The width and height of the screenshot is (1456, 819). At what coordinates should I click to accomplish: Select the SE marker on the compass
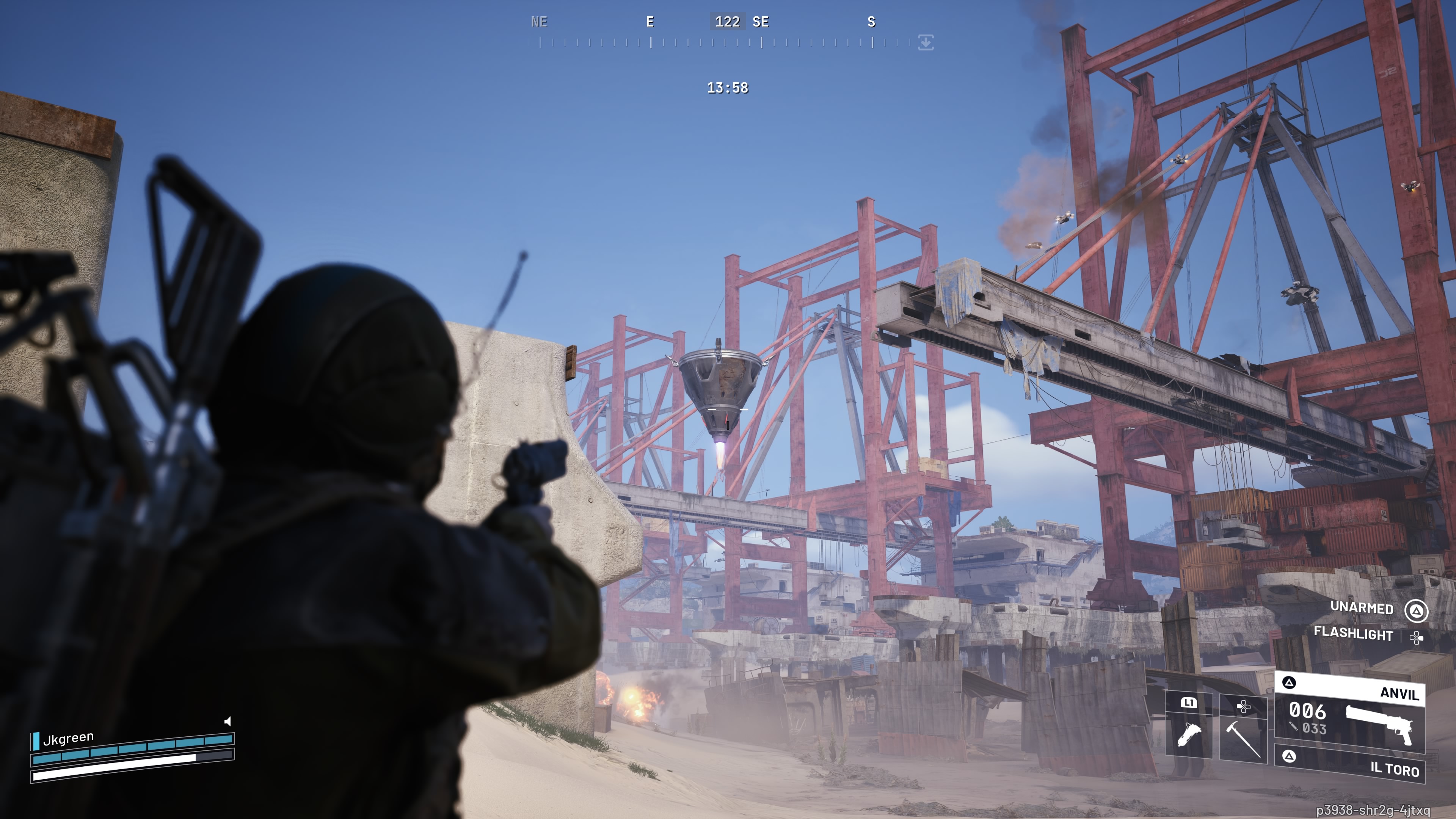point(761,23)
